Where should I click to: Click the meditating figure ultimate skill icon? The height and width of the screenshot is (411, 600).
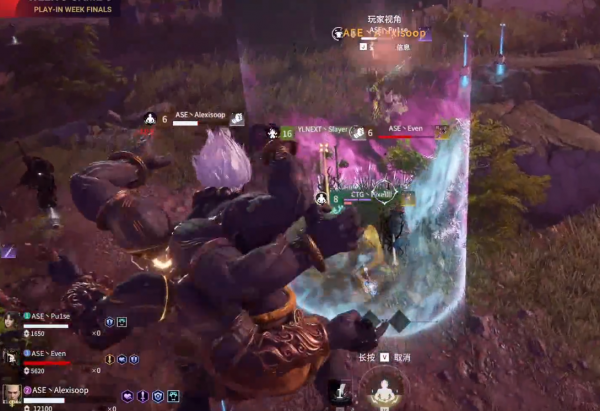(x=385, y=389)
